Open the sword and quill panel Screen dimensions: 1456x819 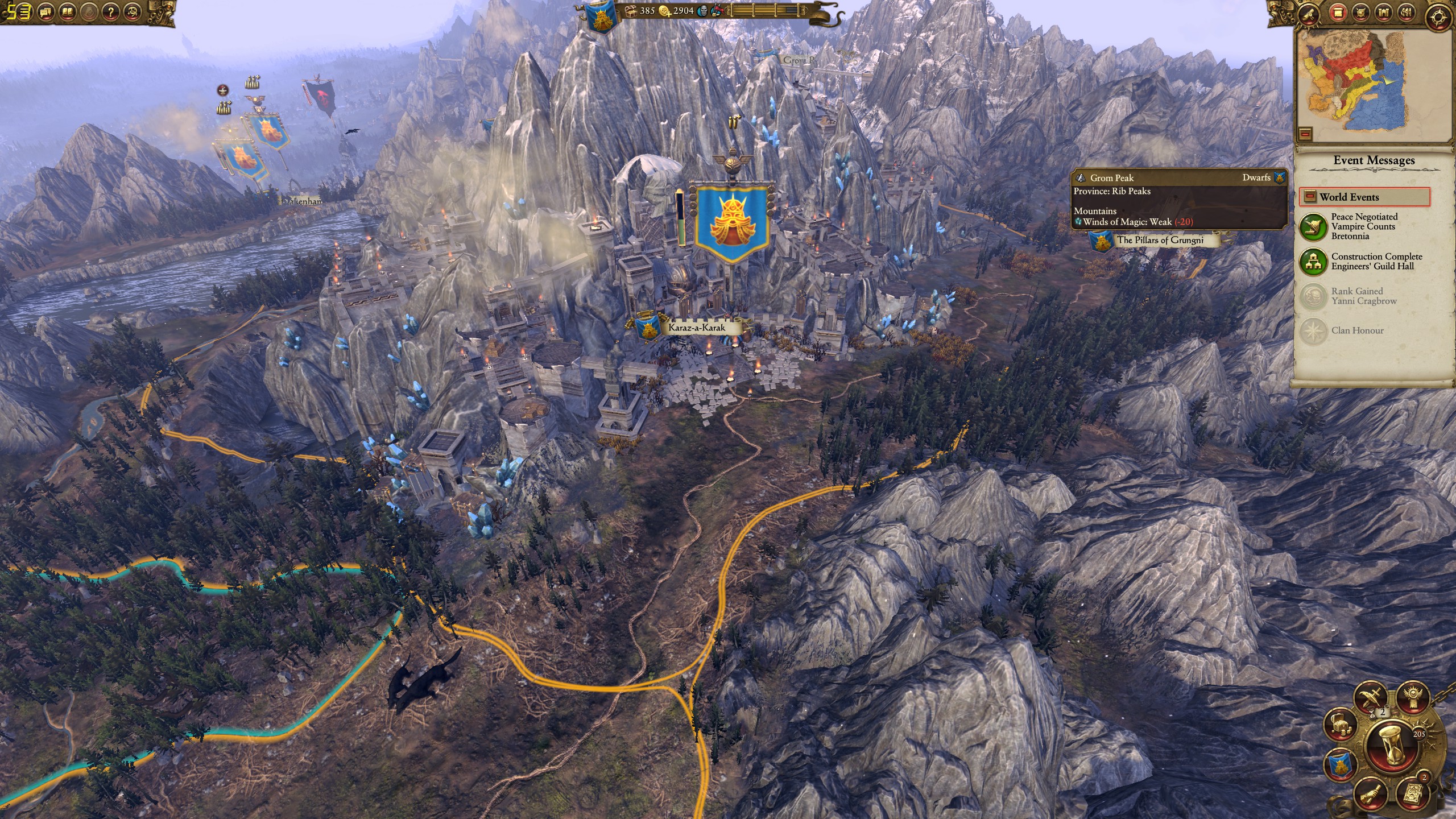click(1369, 697)
